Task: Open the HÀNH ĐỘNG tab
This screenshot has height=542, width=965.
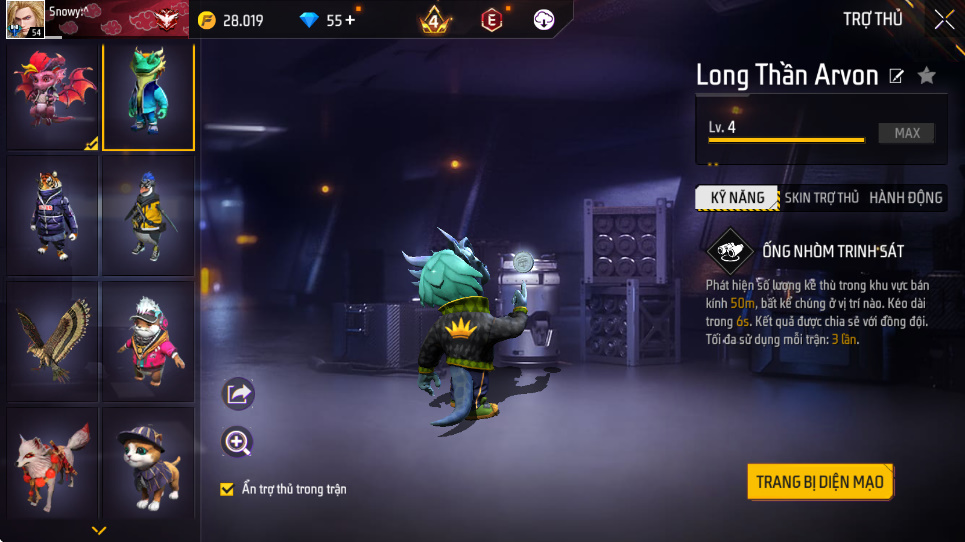Action: pyautogui.click(x=905, y=198)
